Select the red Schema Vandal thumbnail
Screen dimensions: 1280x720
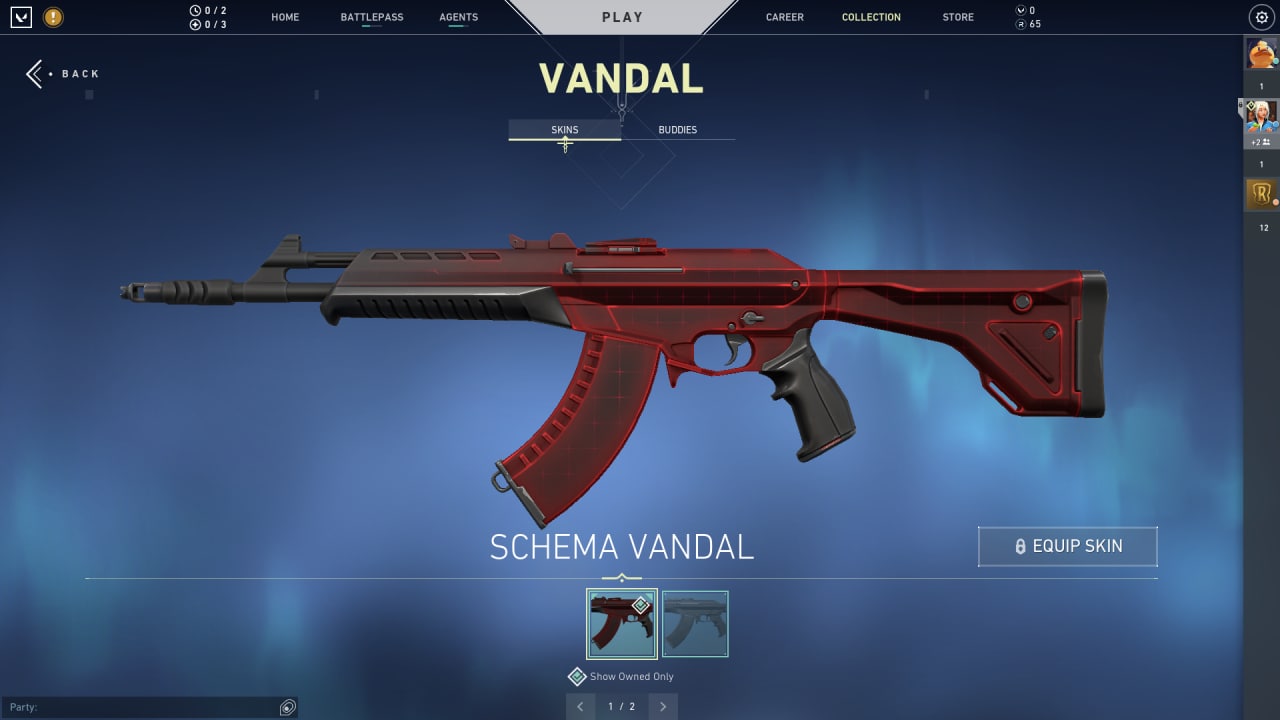(x=621, y=624)
